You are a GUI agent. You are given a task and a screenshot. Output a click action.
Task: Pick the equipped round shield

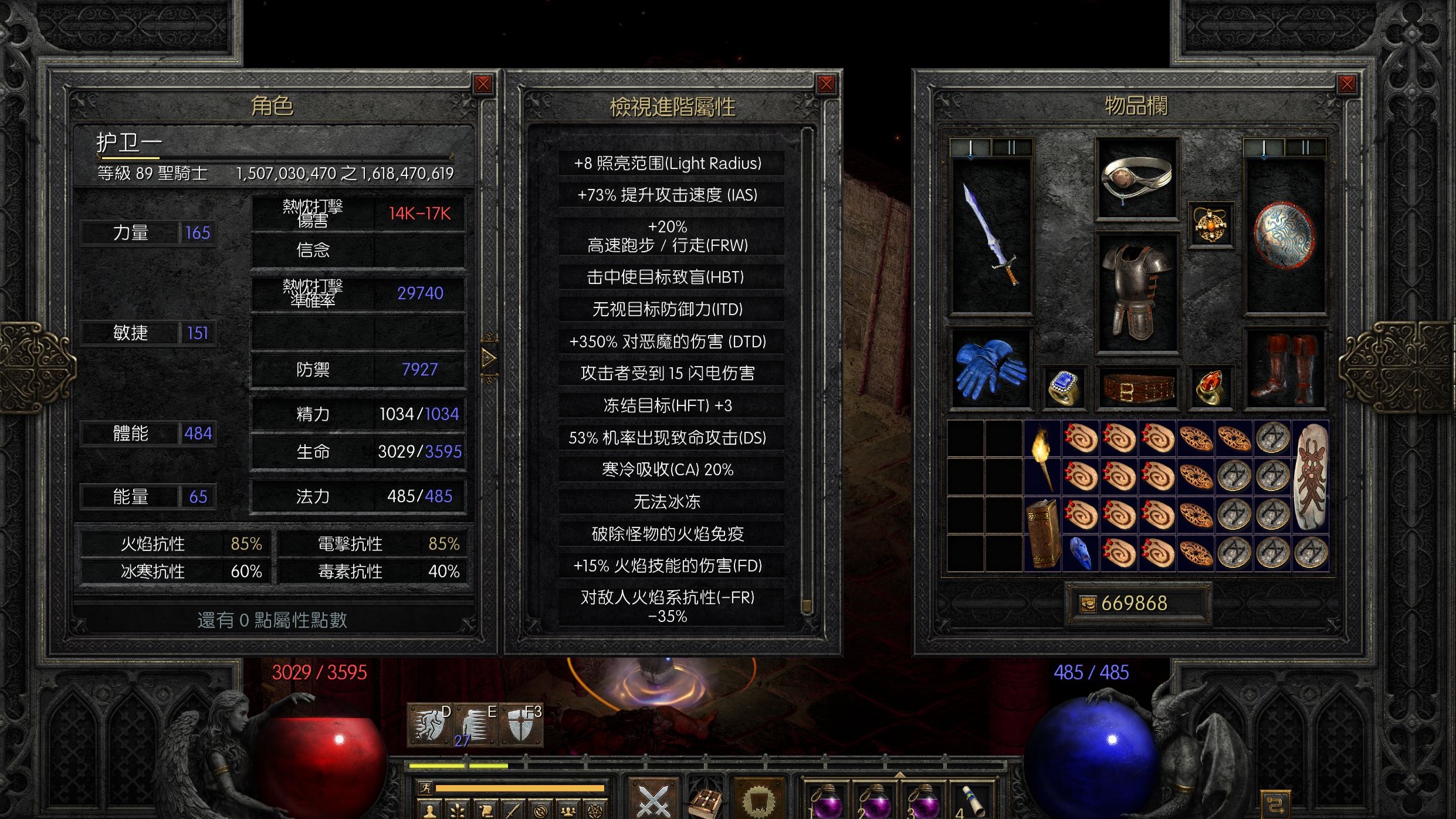pos(1285,235)
